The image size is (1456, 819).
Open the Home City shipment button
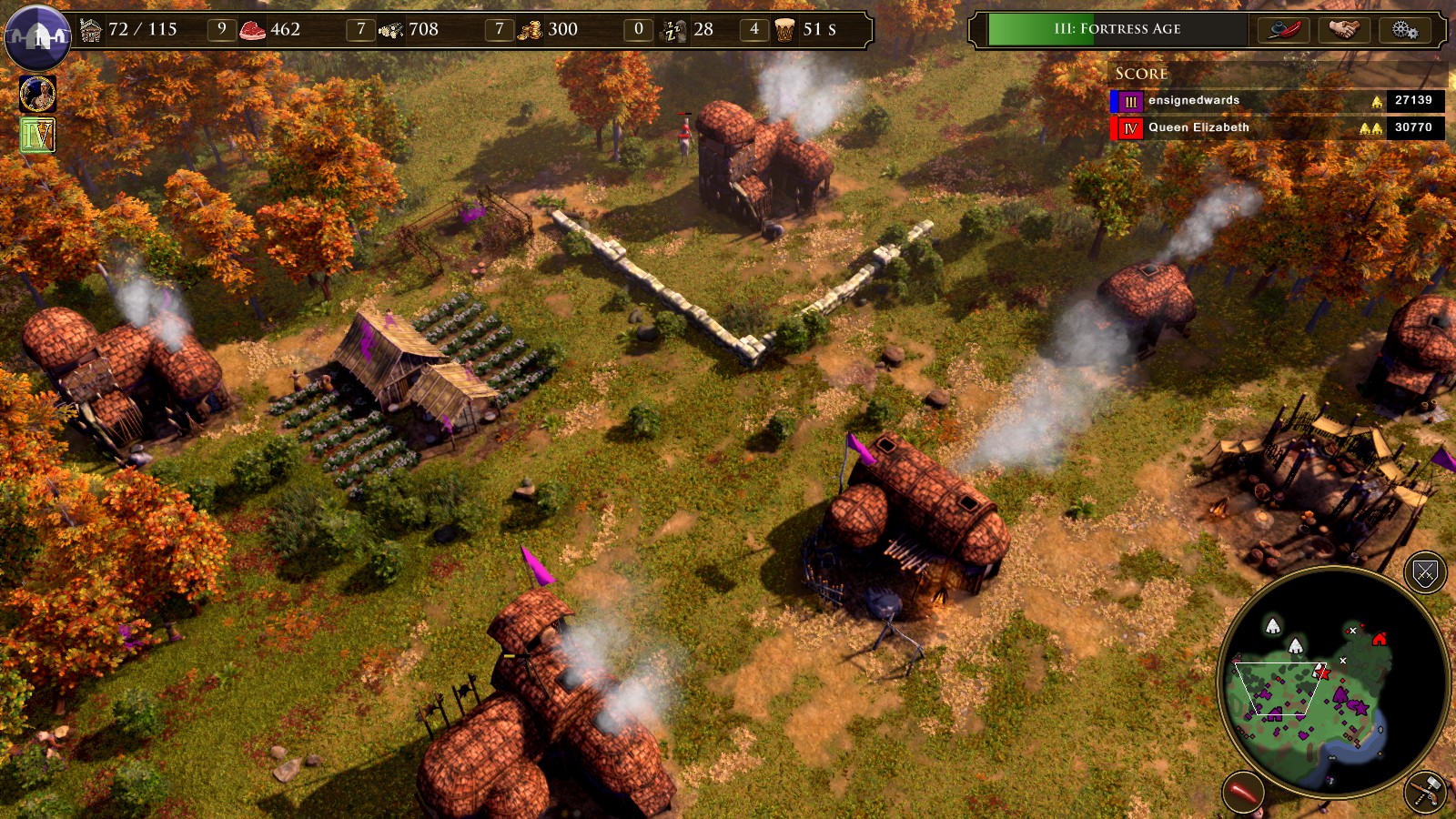(37, 36)
